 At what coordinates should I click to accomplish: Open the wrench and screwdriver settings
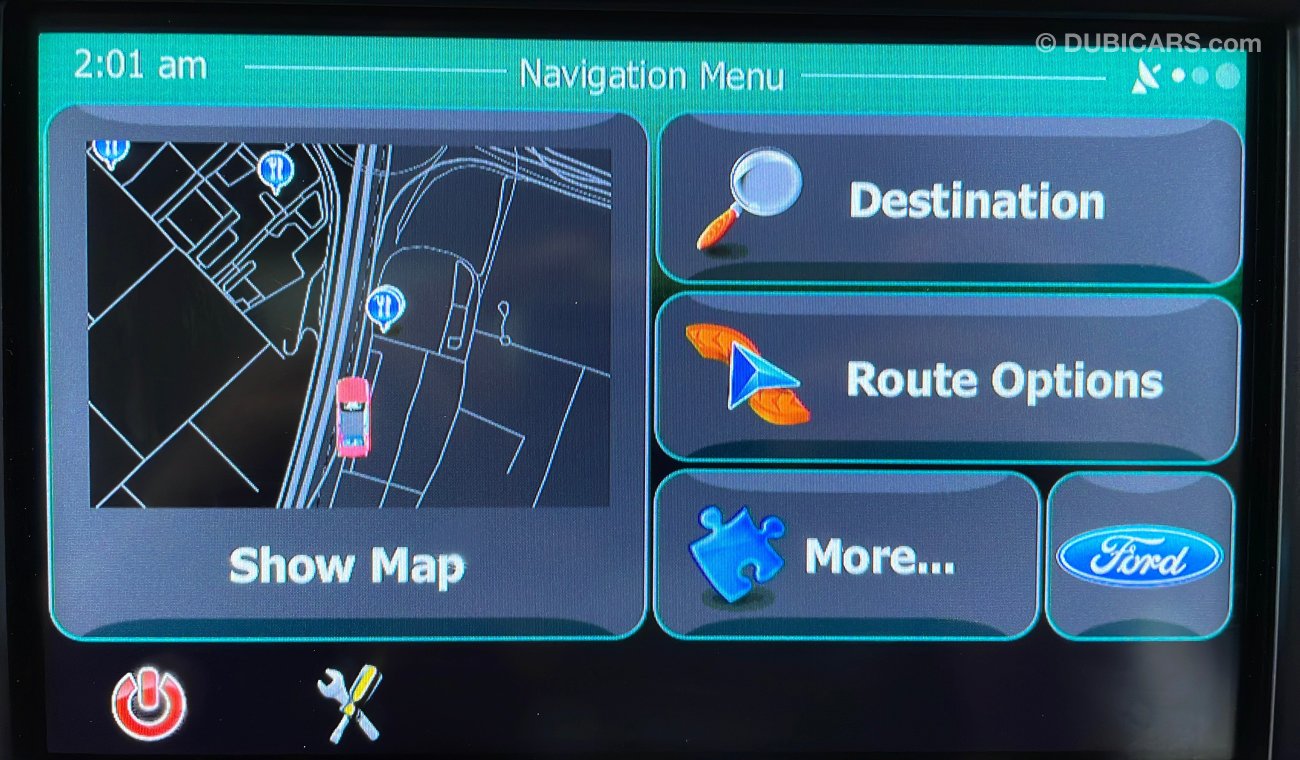tap(349, 702)
